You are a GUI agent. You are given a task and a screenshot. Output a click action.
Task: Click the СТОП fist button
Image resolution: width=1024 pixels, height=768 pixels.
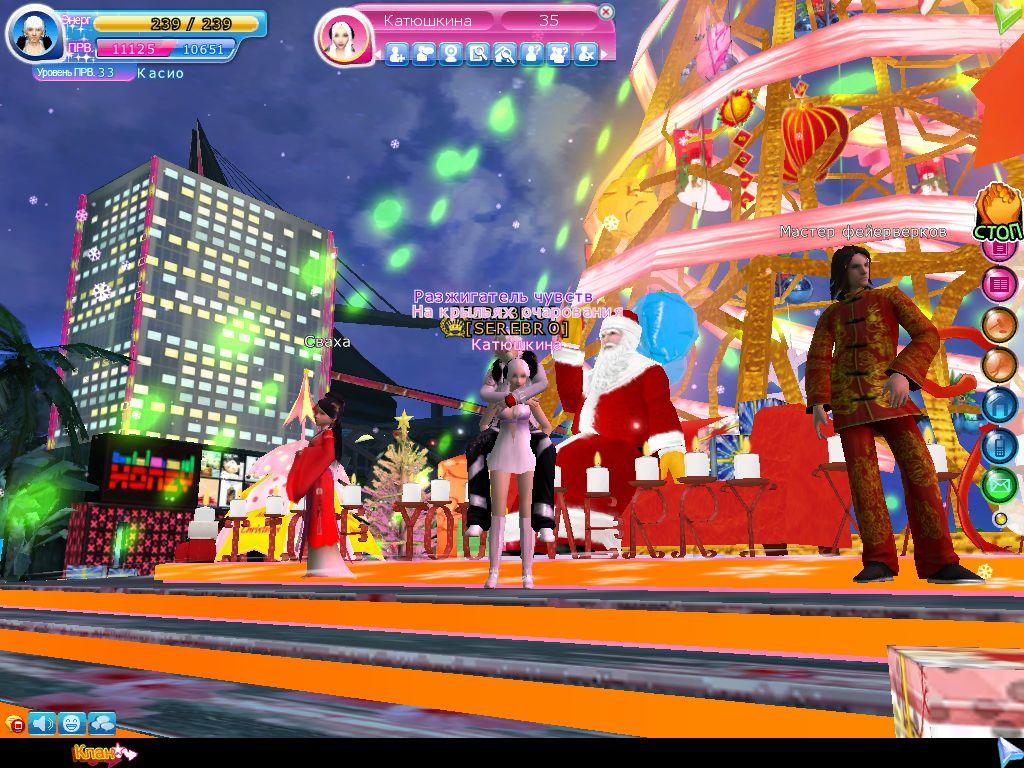[x=999, y=212]
